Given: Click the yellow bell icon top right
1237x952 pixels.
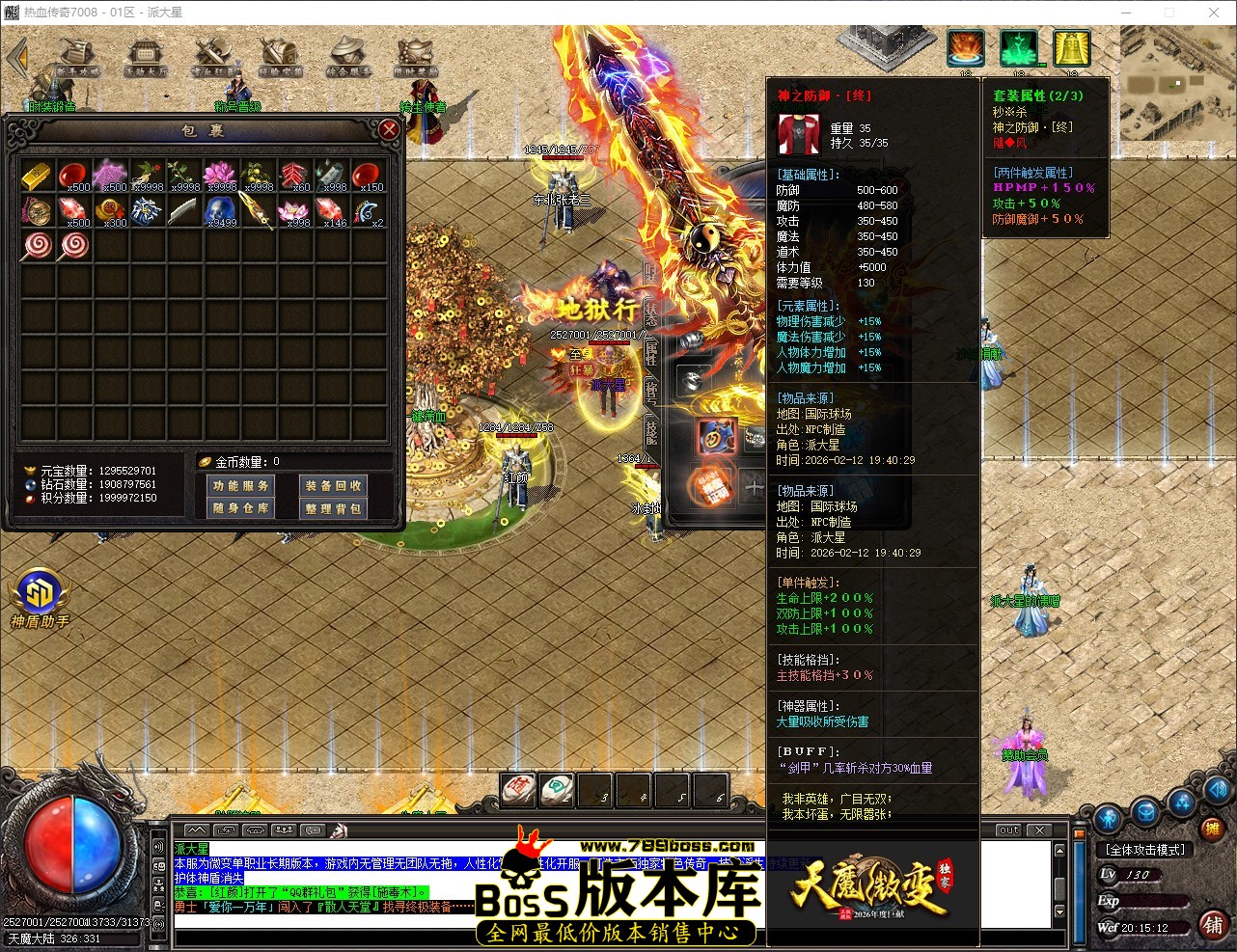Looking at the screenshot, I should [1071, 48].
